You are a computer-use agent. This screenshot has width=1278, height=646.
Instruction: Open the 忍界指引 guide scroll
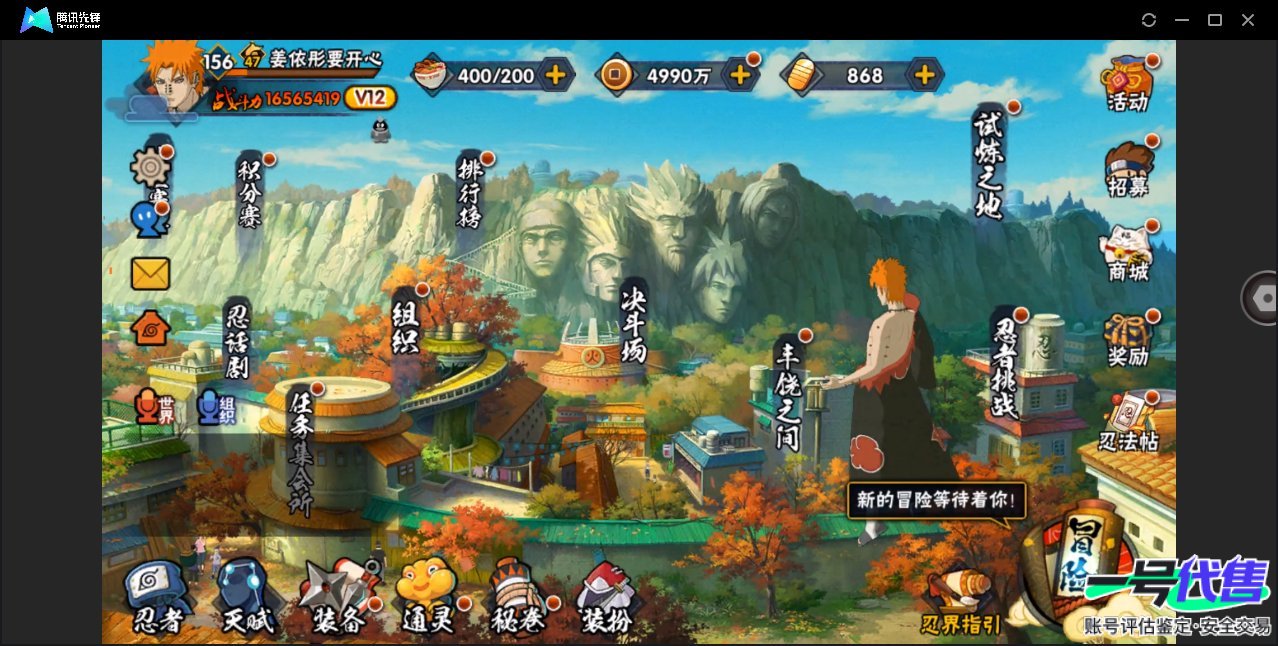click(x=961, y=604)
